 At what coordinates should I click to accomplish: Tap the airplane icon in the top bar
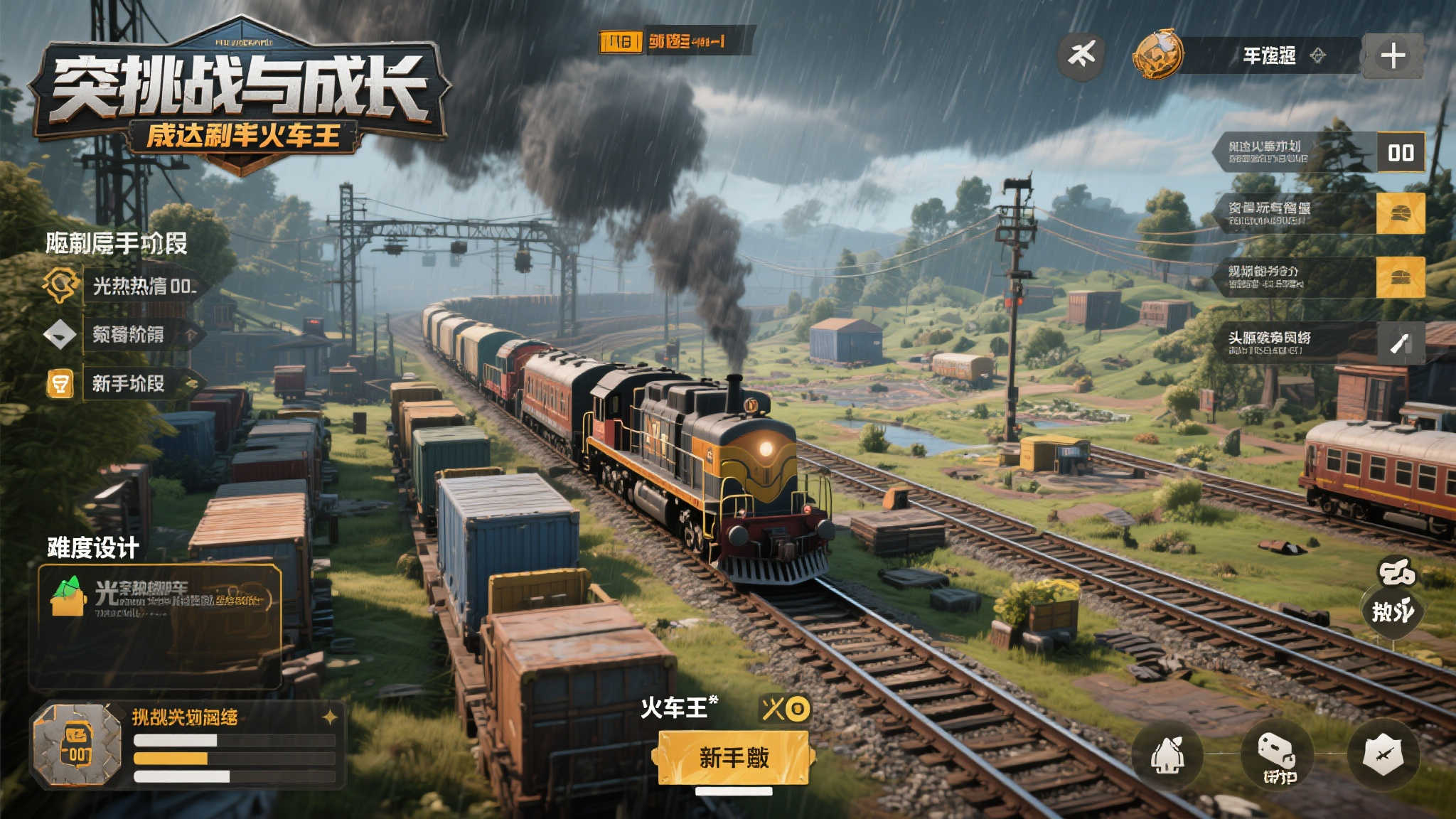point(1081,54)
